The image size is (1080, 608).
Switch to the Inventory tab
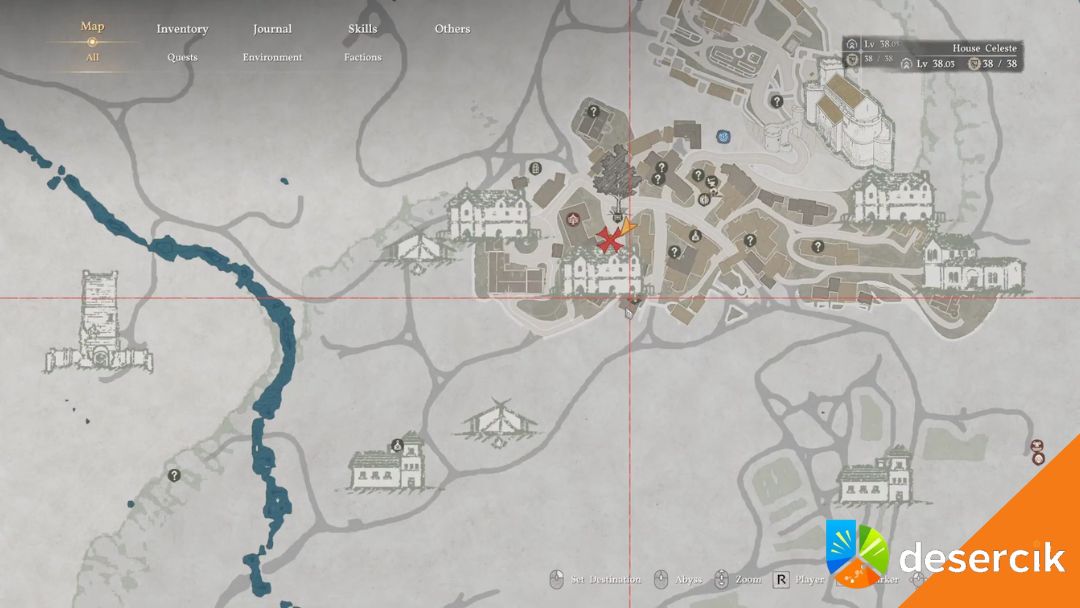point(182,29)
